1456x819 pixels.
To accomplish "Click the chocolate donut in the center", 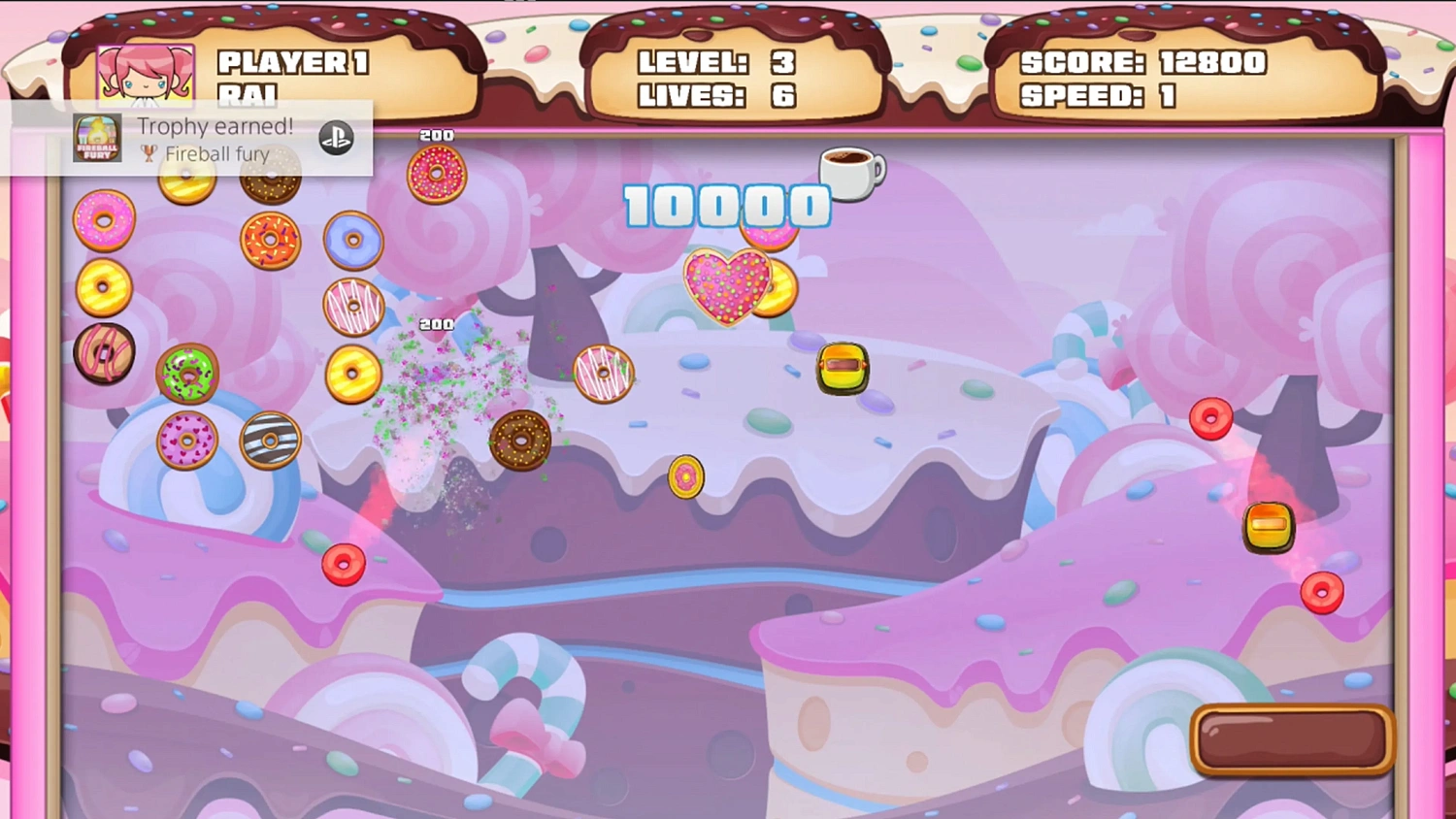I will coord(520,439).
